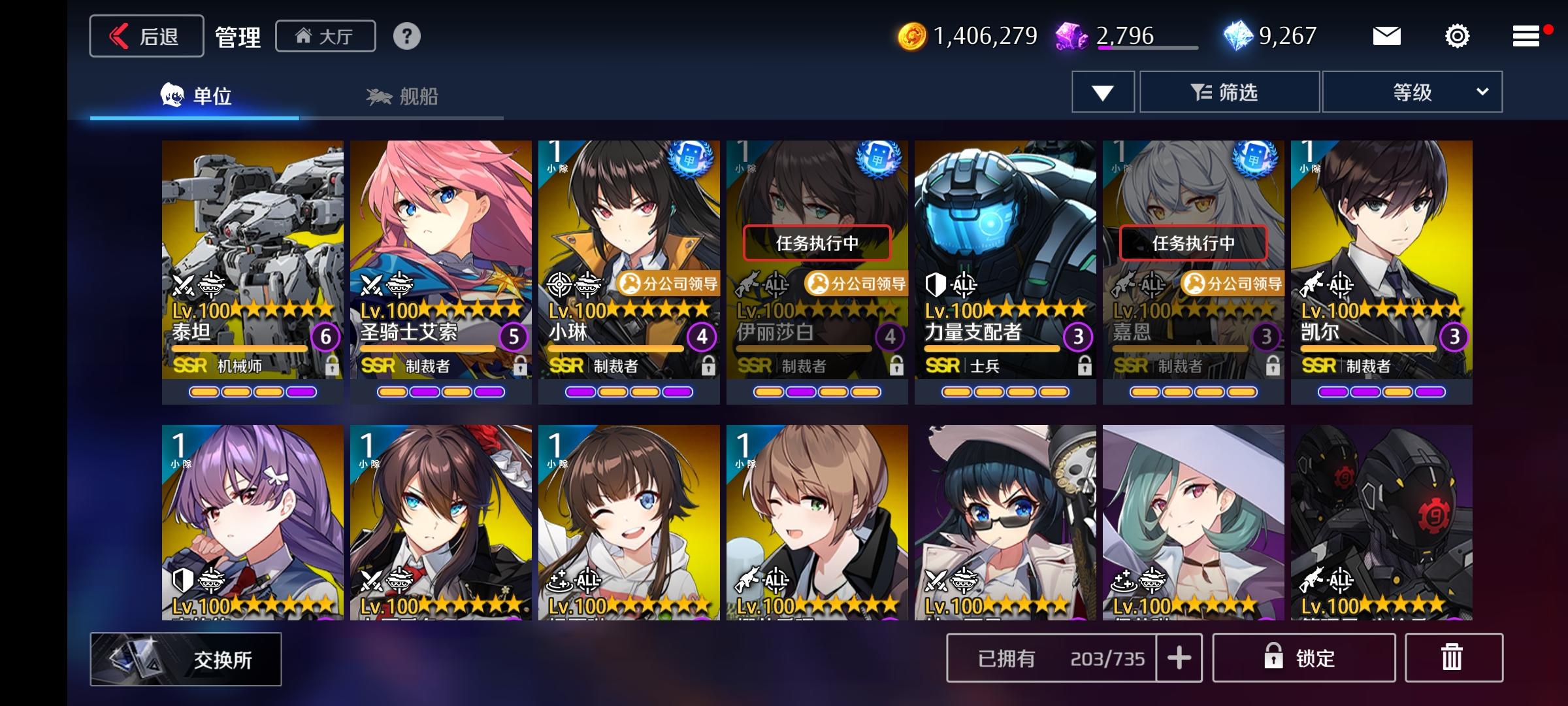Image resolution: width=1568 pixels, height=706 pixels.
Task: Open the help question mark icon
Action: point(408,37)
